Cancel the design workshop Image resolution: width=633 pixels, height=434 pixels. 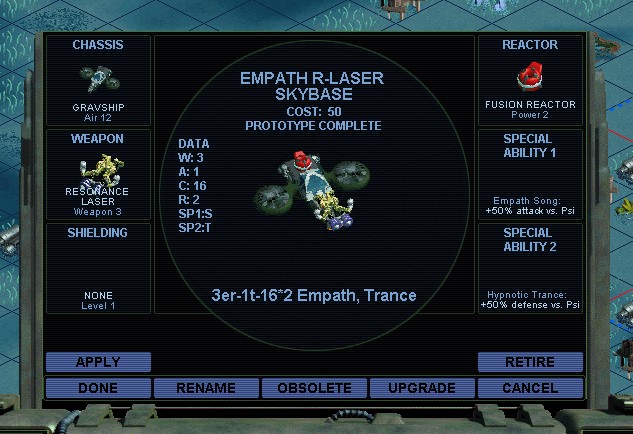point(530,388)
